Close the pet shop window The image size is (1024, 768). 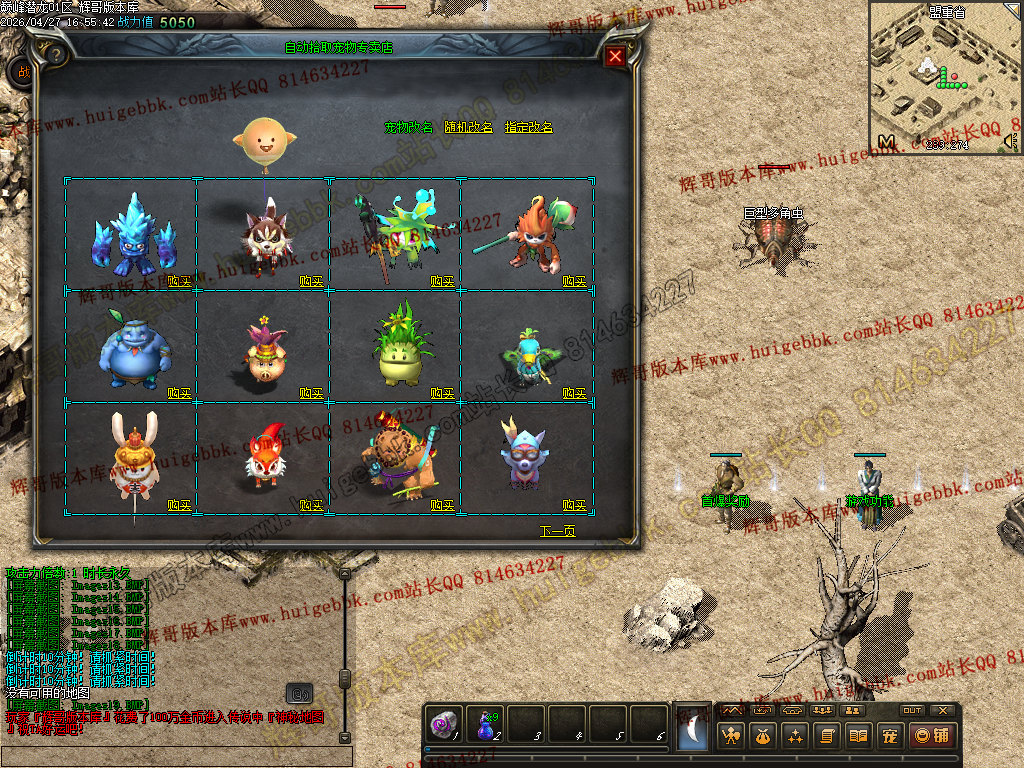point(615,56)
